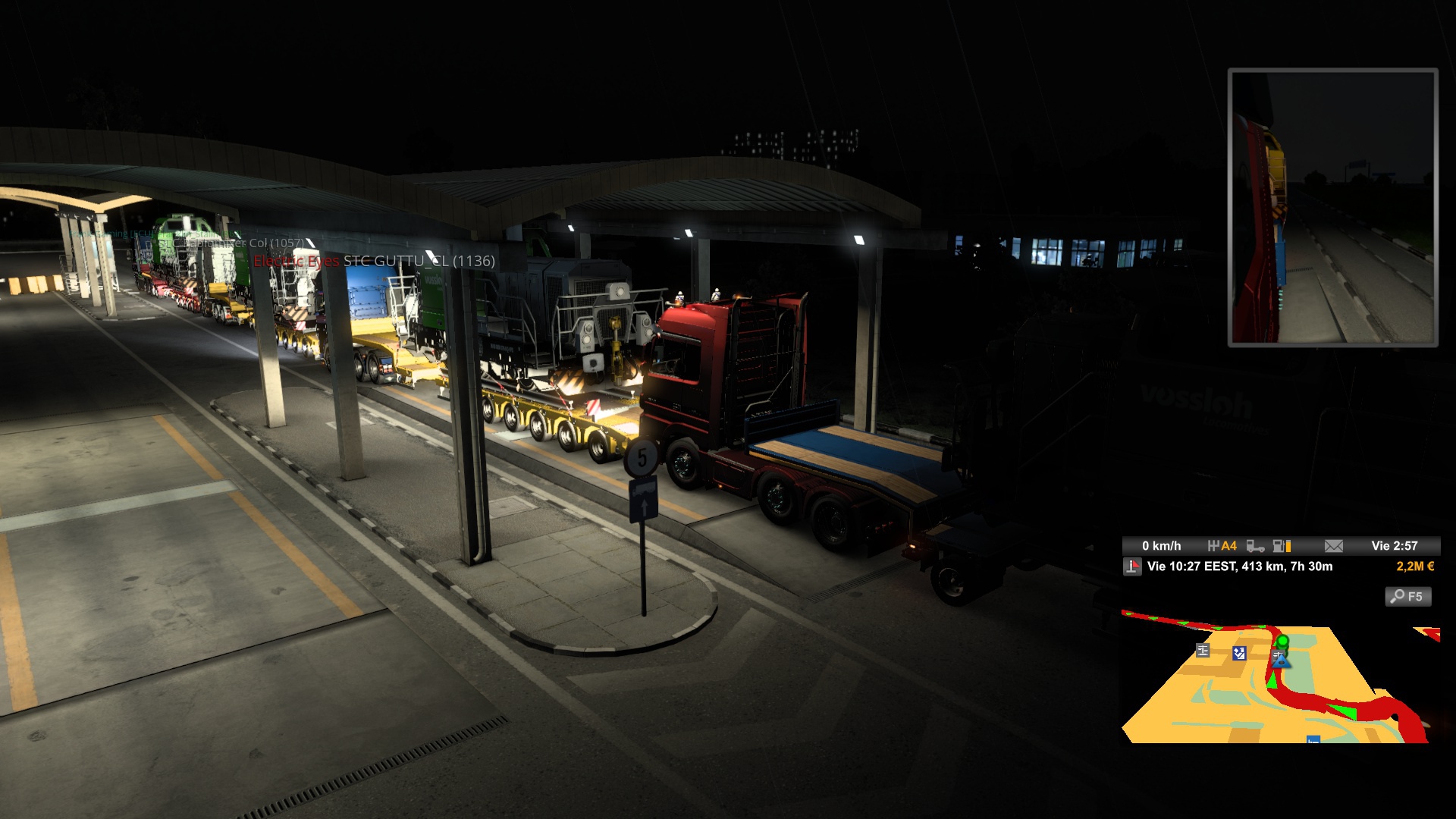The image size is (1456, 819).
Task: Click the side mirror view panel
Action: coord(1332,207)
